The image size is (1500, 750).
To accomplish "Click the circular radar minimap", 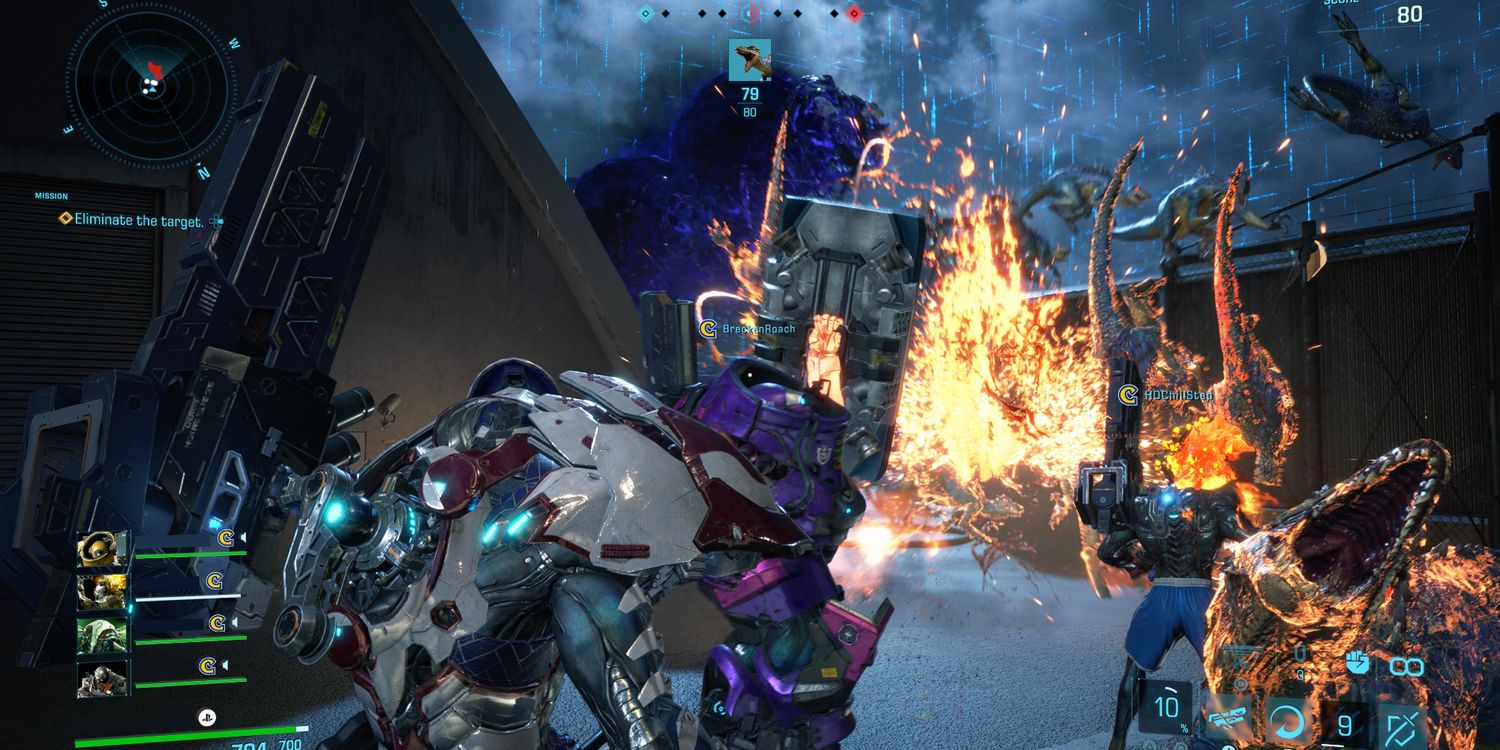I will pyautogui.click(x=152, y=83).
